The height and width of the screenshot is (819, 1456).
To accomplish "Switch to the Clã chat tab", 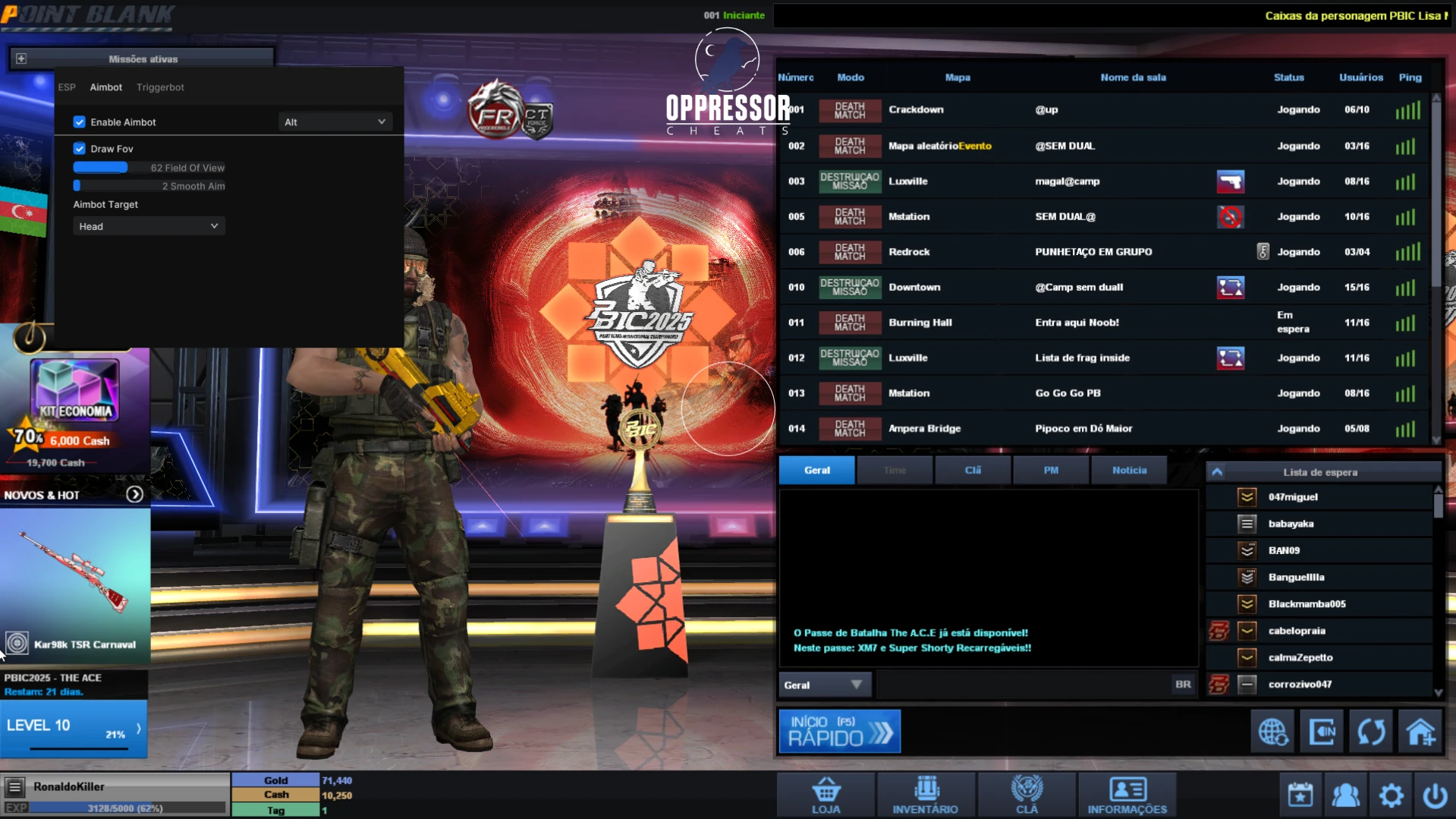I will [x=973, y=469].
